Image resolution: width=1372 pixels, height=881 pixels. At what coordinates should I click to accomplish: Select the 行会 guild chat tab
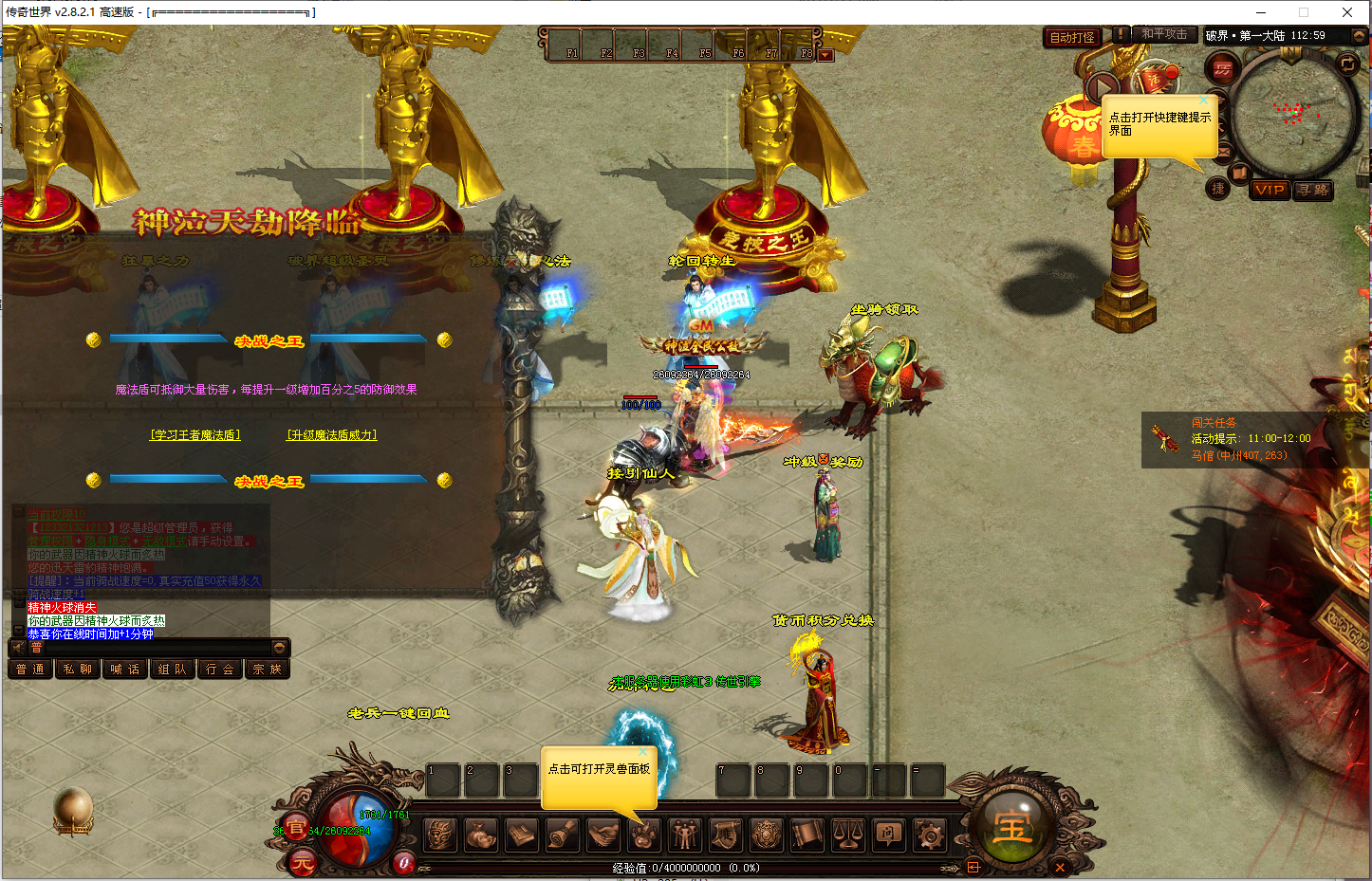point(219,669)
